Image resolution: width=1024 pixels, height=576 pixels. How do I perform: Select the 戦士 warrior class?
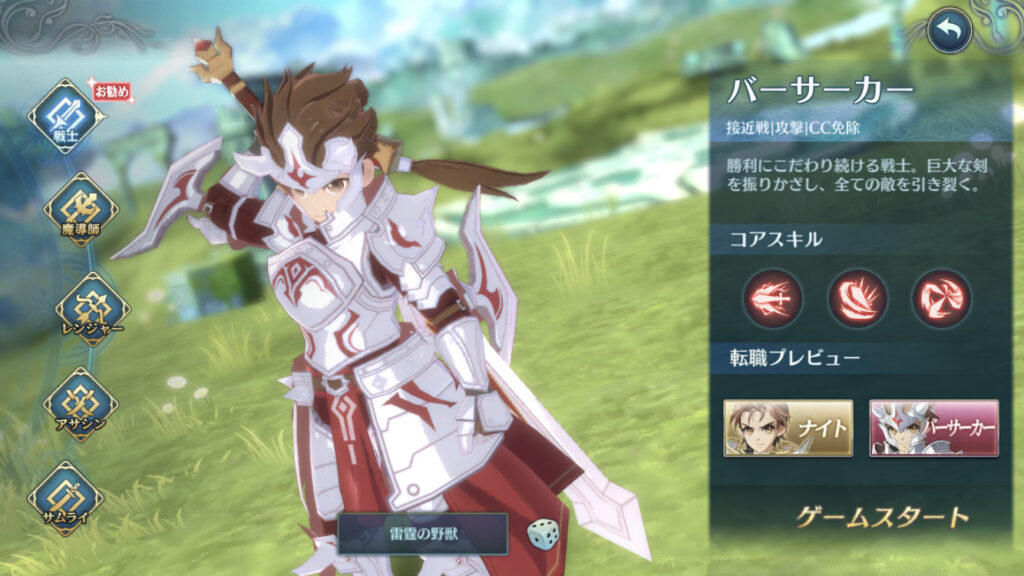tap(66, 117)
